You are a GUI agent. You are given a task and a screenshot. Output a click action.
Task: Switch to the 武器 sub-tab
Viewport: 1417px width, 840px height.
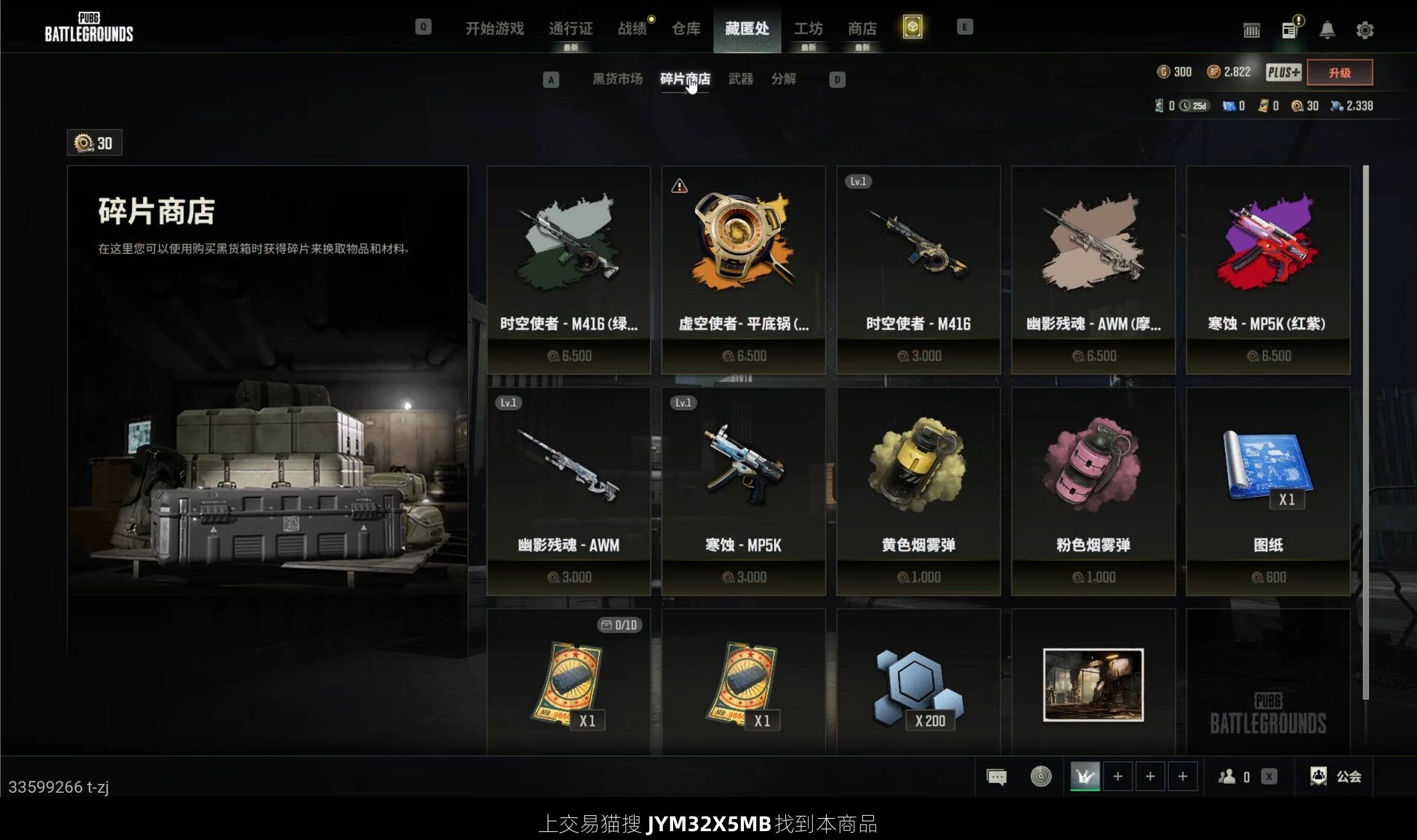pyautogui.click(x=740, y=79)
